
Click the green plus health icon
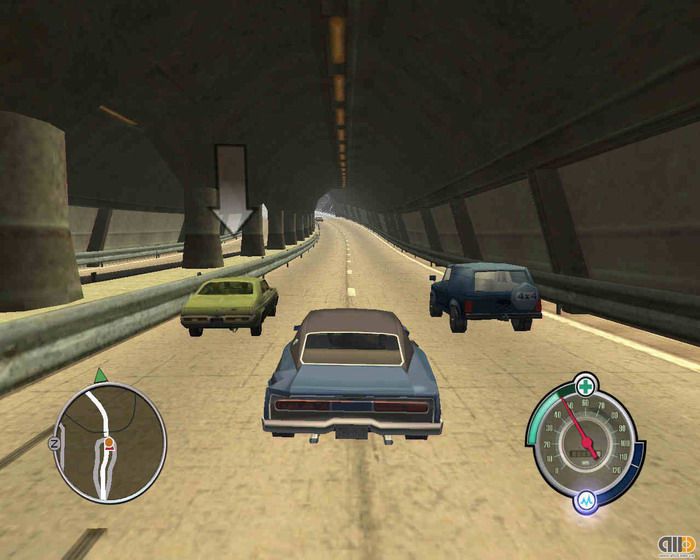coord(584,381)
